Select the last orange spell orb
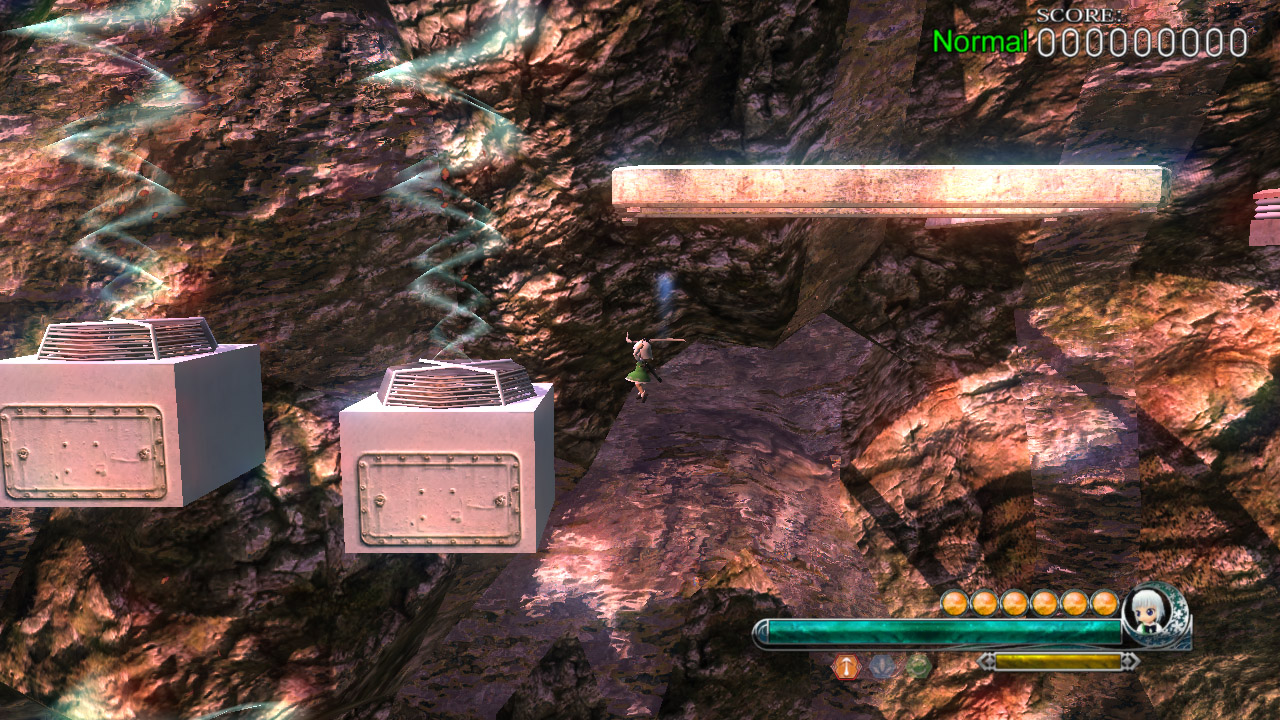Viewport: 1280px width, 720px height. click(x=1104, y=601)
